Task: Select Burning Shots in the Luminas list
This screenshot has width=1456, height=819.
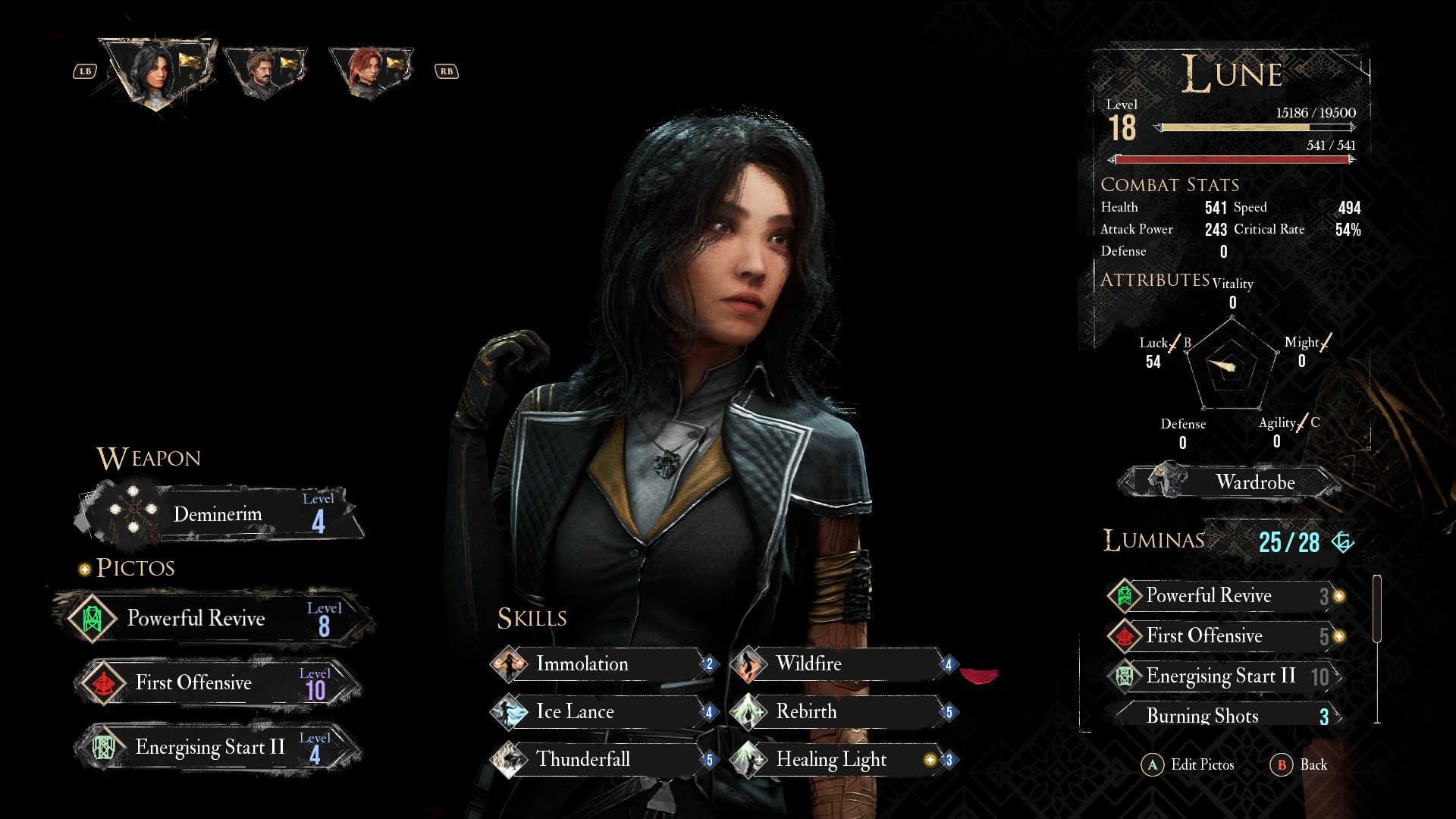Action: [x=1222, y=716]
